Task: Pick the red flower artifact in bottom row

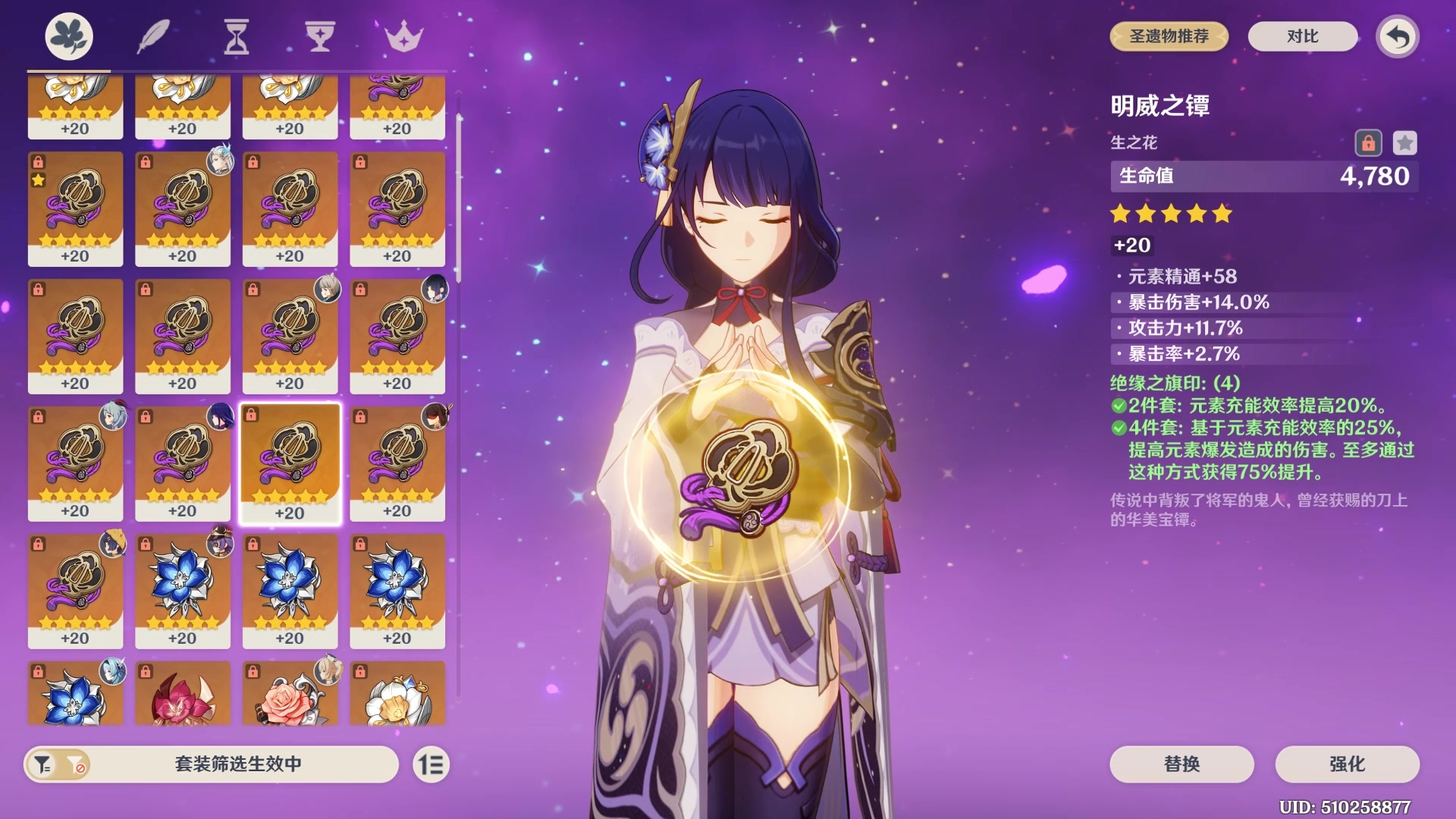Action: [x=182, y=694]
